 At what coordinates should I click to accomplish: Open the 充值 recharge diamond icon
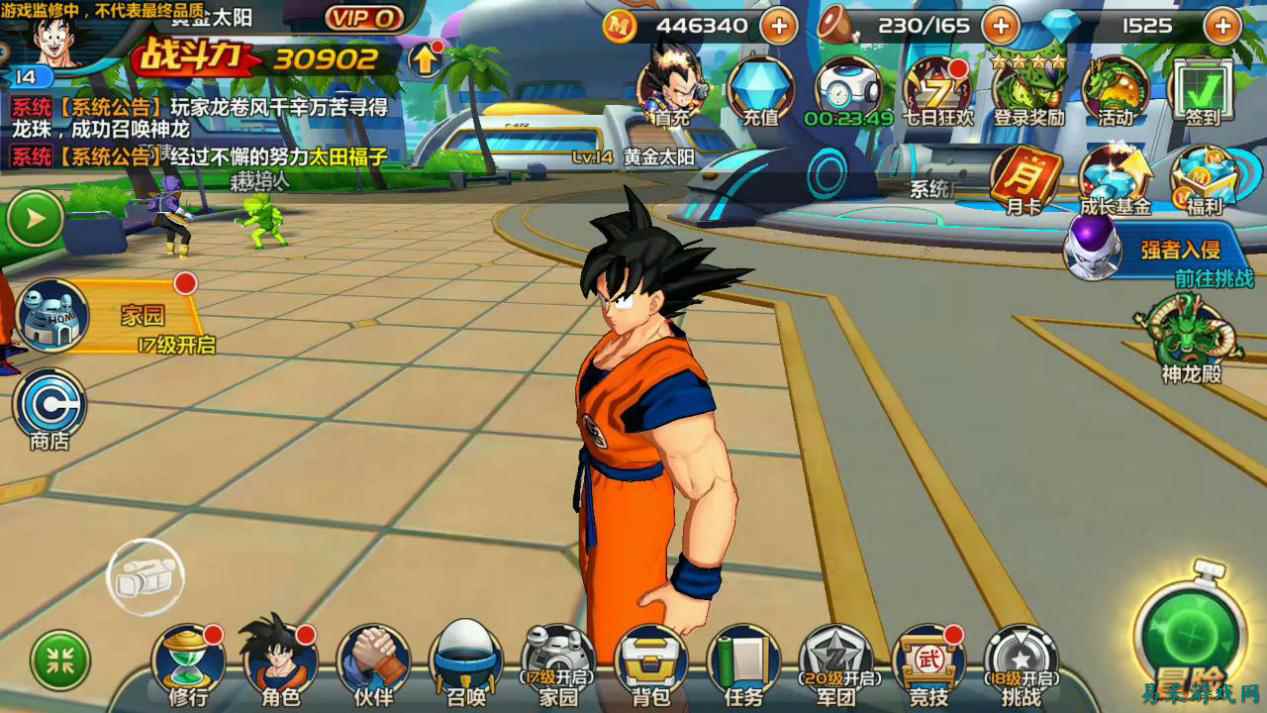761,90
